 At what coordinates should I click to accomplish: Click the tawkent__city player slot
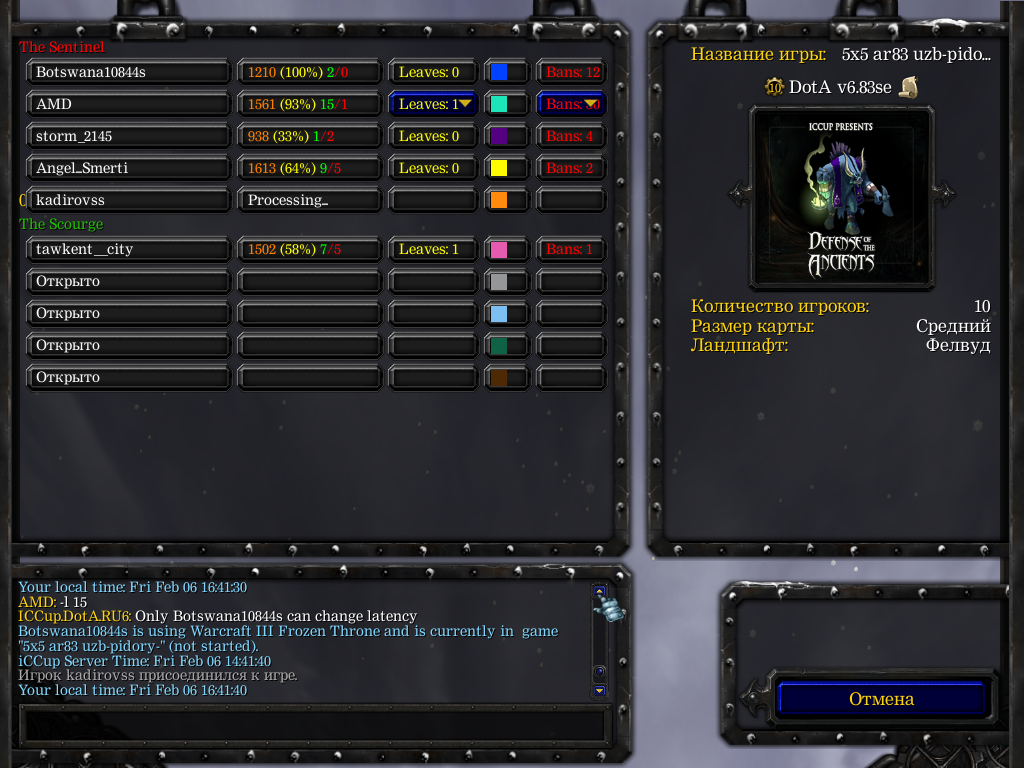tap(128, 249)
